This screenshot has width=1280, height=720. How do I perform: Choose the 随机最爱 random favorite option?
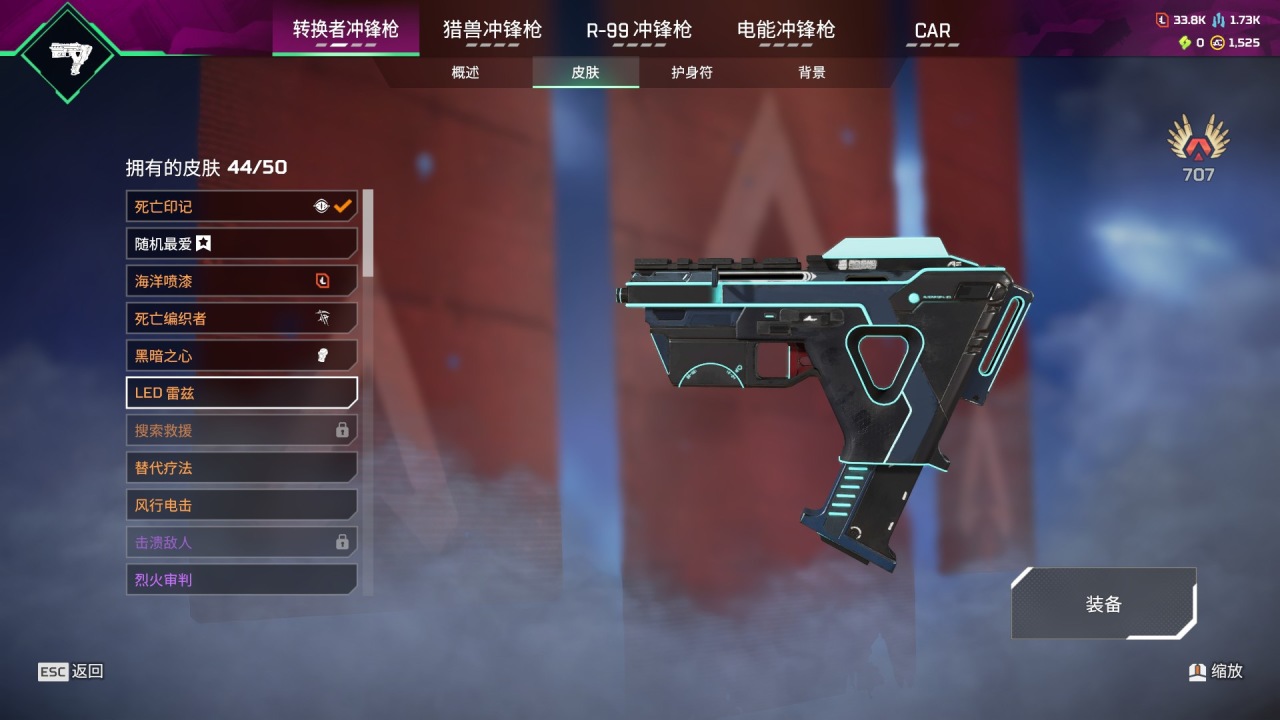(x=240, y=244)
